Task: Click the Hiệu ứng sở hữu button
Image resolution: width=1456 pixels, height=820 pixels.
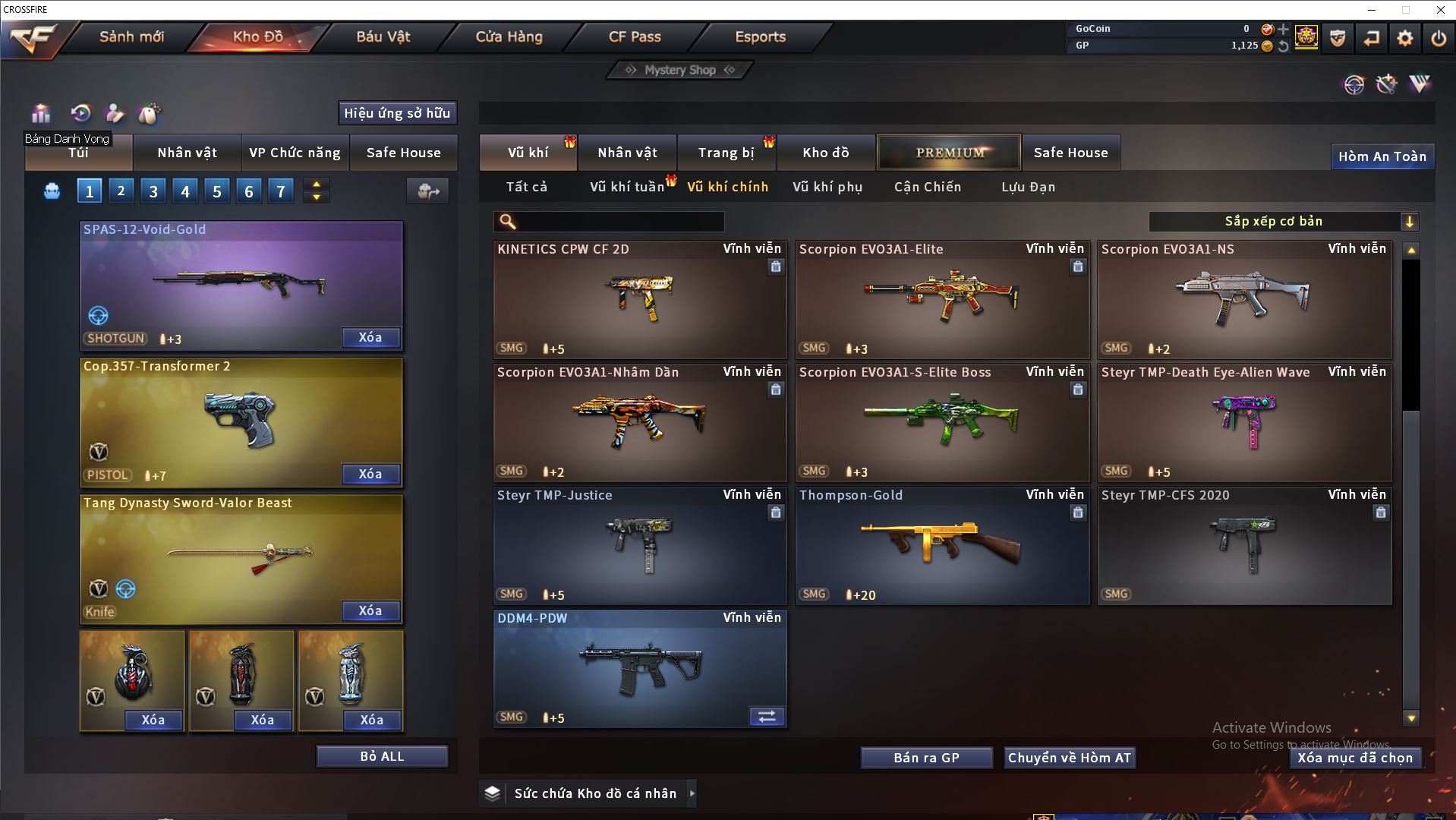Action: coord(396,113)
